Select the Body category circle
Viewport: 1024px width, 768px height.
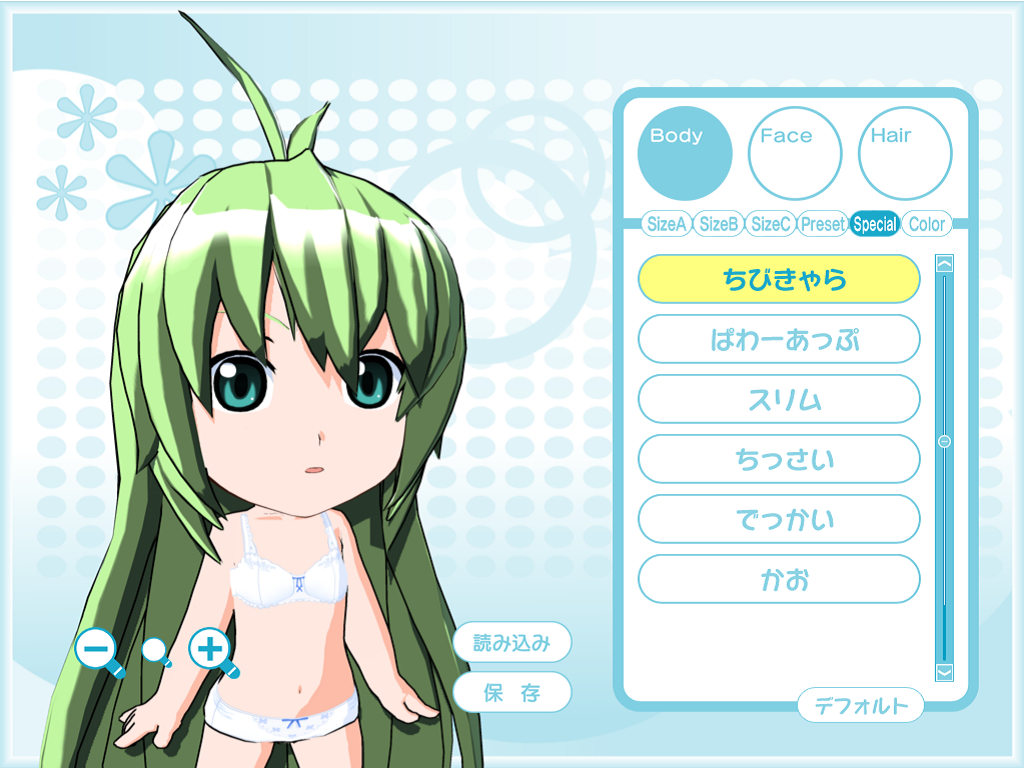click(x=685, y=154)
